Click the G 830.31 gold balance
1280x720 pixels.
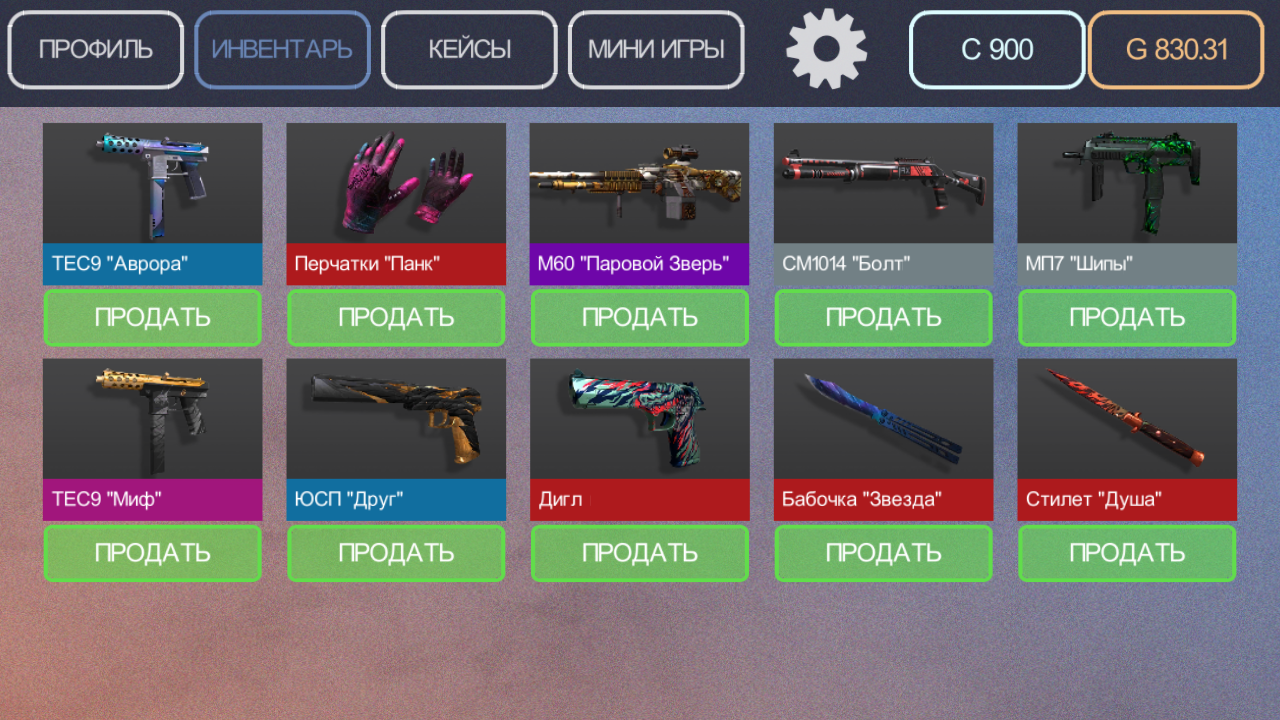point(1174,49)
